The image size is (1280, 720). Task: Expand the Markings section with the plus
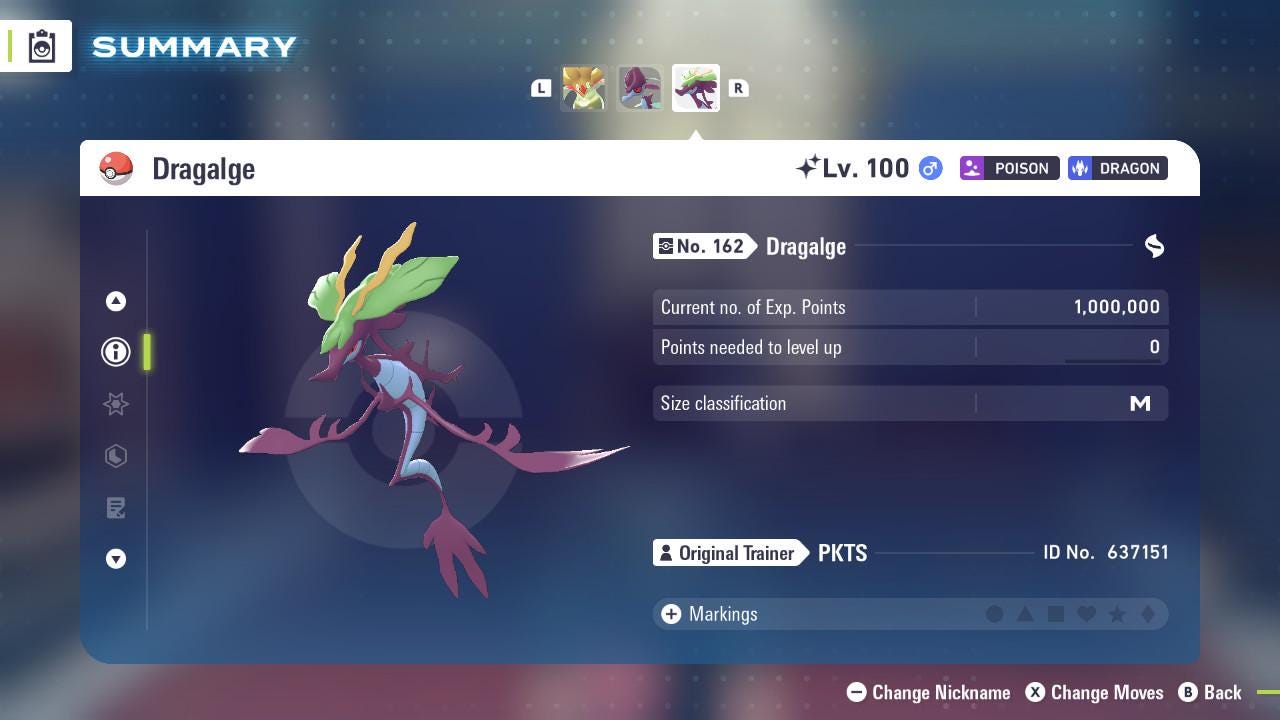click(669, 614)
